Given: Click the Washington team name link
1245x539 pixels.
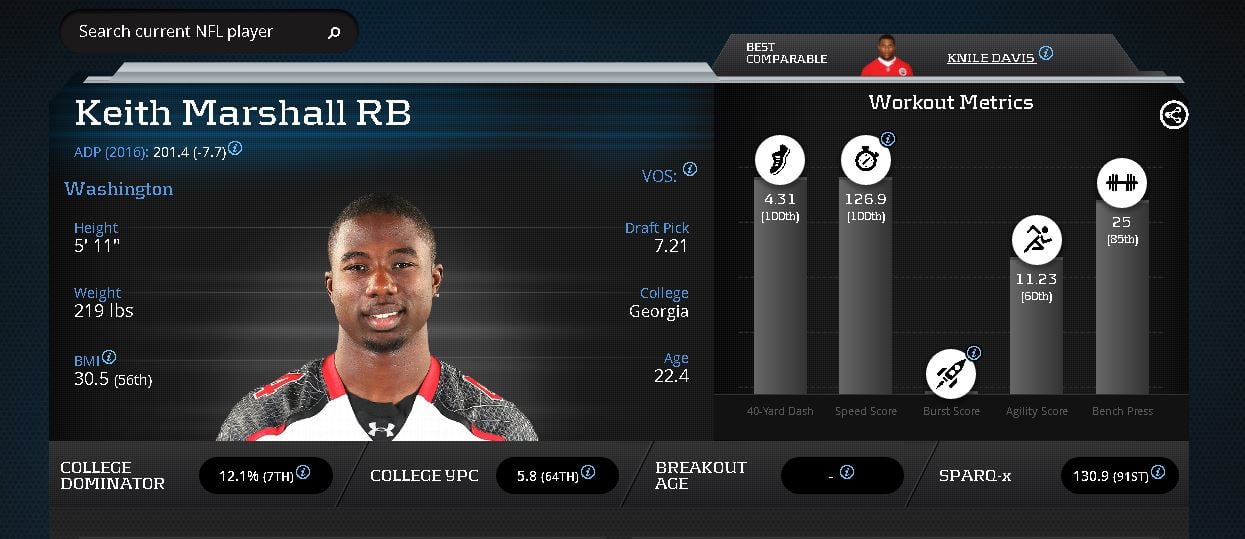Looking at the screenshot, I should click(118, 189).
